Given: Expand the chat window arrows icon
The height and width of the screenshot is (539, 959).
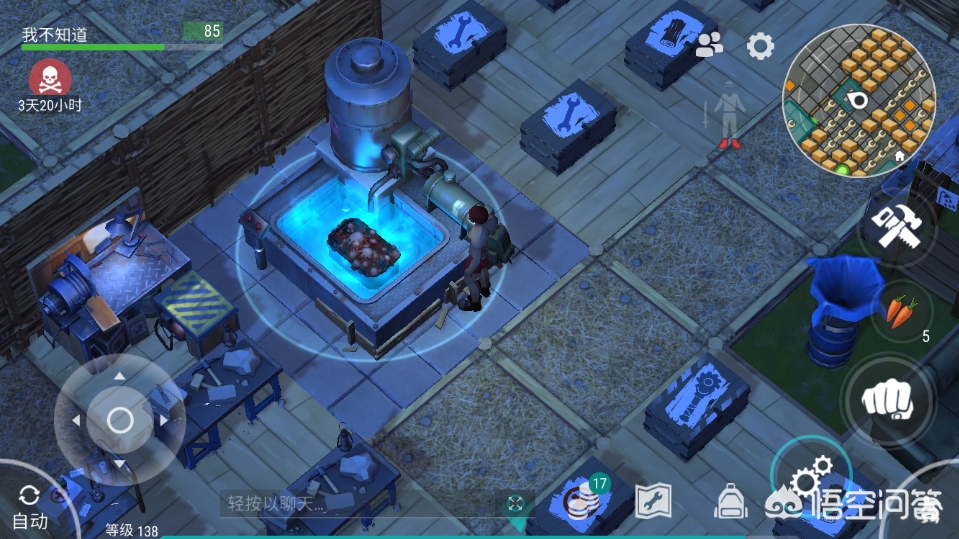Looking at the screenshot, I should tap(516, 503).
